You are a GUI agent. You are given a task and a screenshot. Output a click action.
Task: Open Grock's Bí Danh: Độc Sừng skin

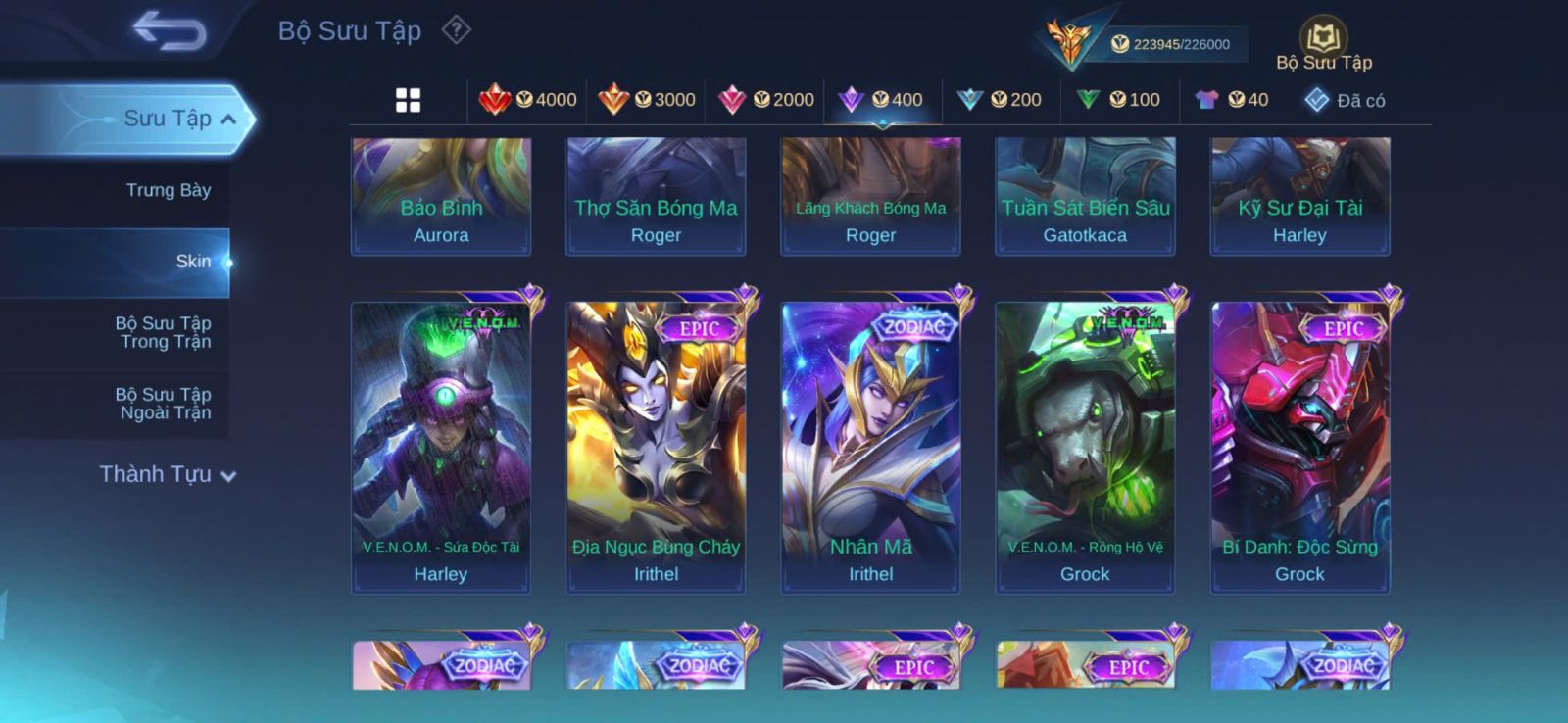(1299, 446)
